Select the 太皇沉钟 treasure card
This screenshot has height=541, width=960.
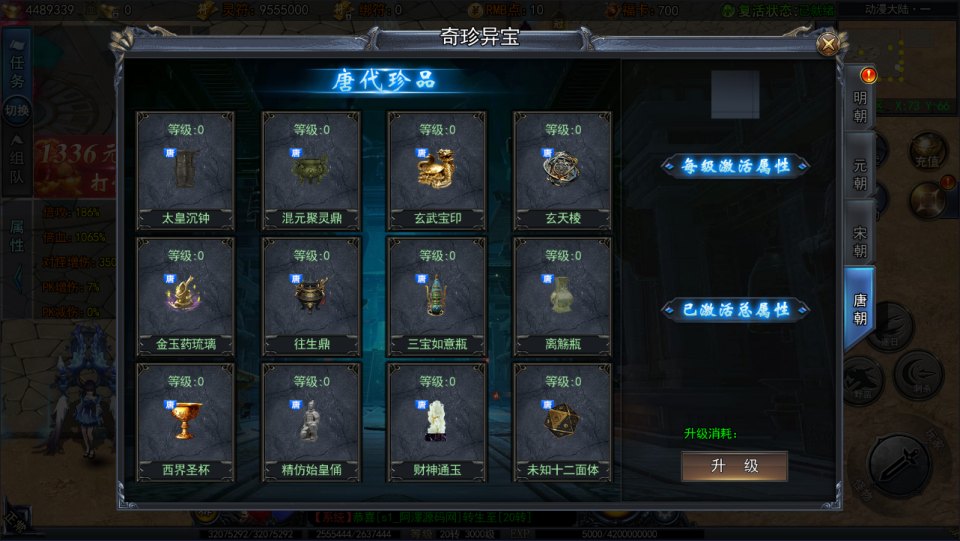tap(185, 170)
